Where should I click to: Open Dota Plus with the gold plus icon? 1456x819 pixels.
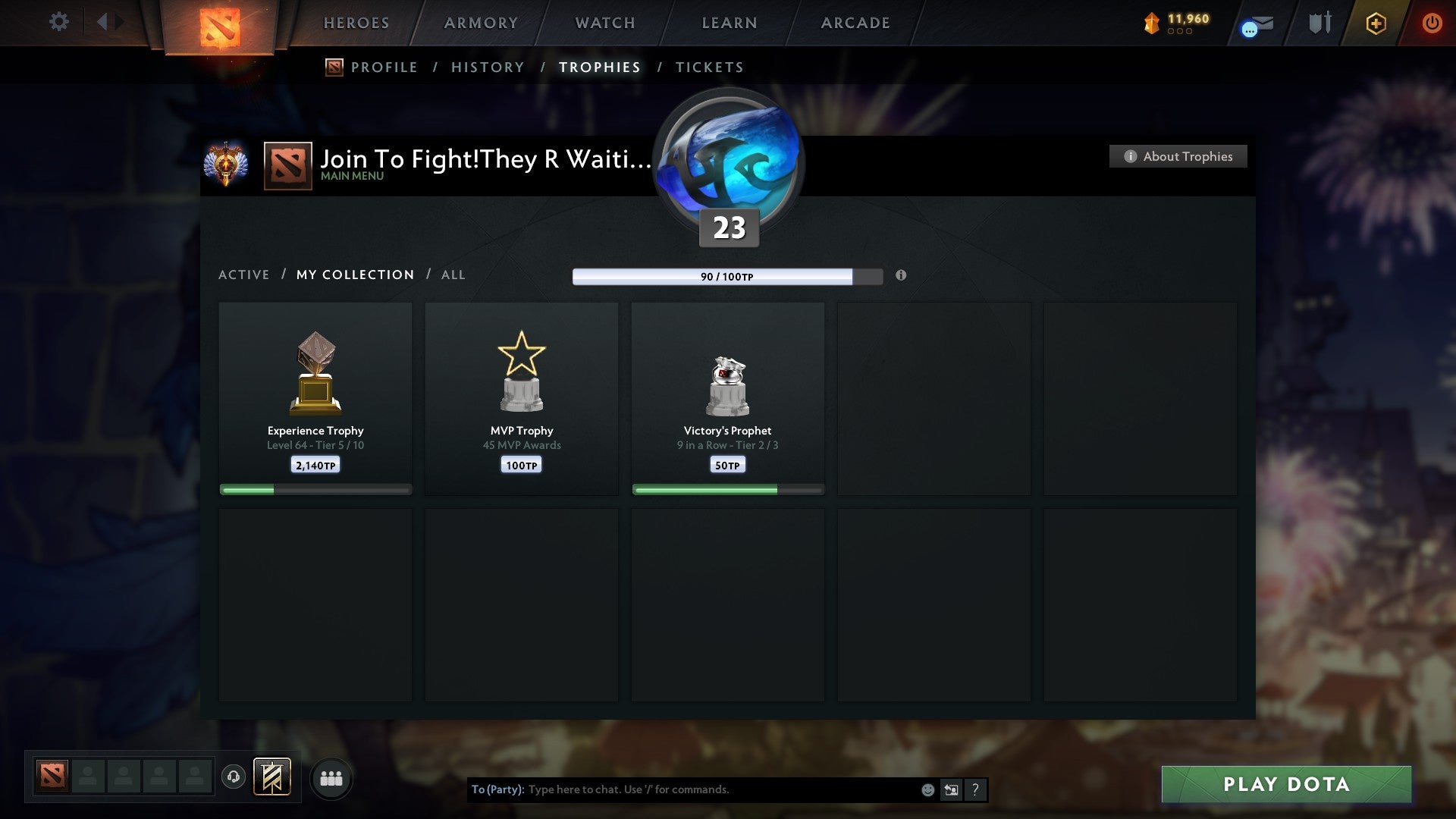pyautogui.click(x=1376, y=24)
